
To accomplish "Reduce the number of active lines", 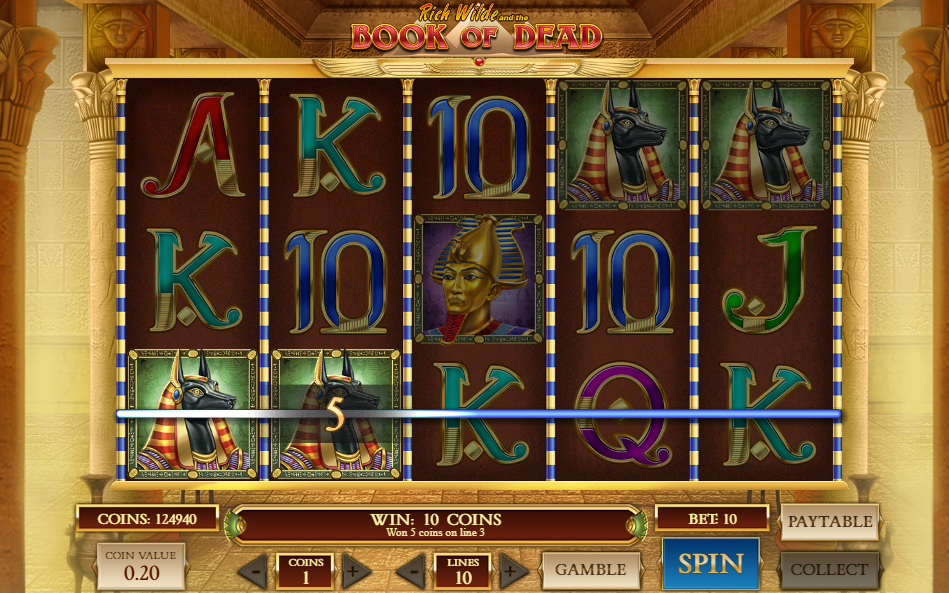I will click(411, 572).
